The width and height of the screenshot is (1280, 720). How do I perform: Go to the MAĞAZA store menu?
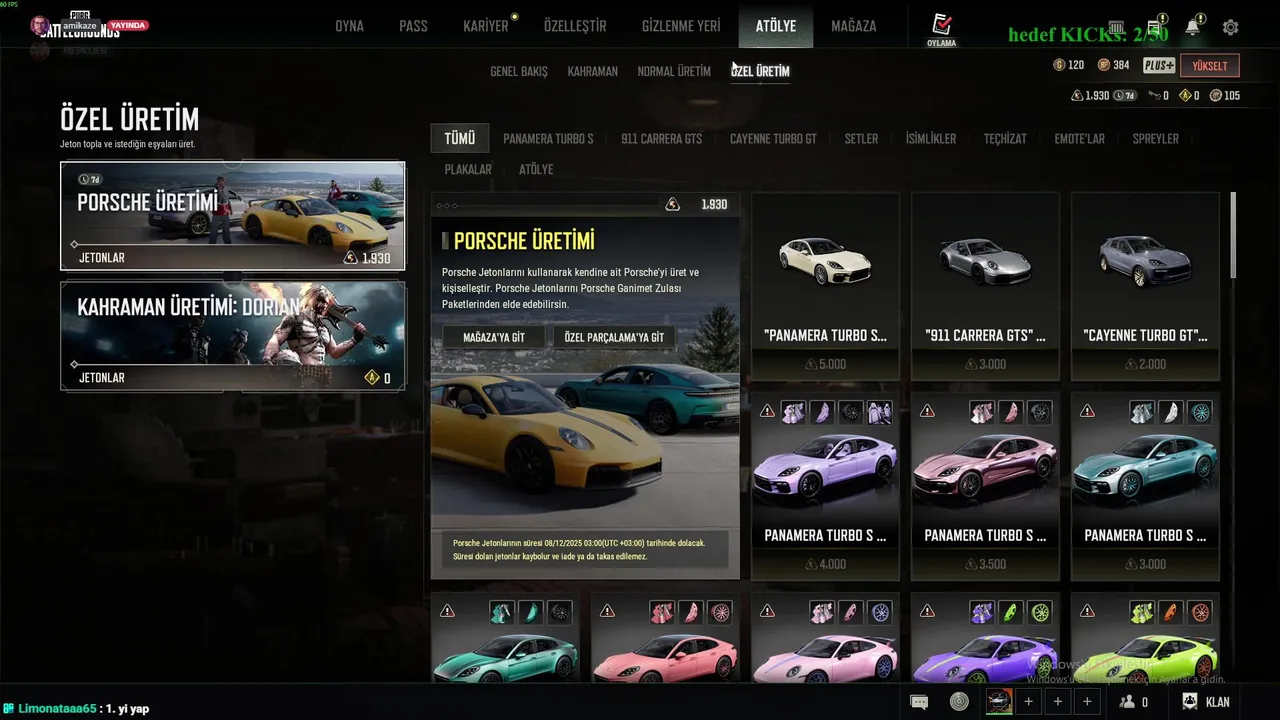click(853, 26)
